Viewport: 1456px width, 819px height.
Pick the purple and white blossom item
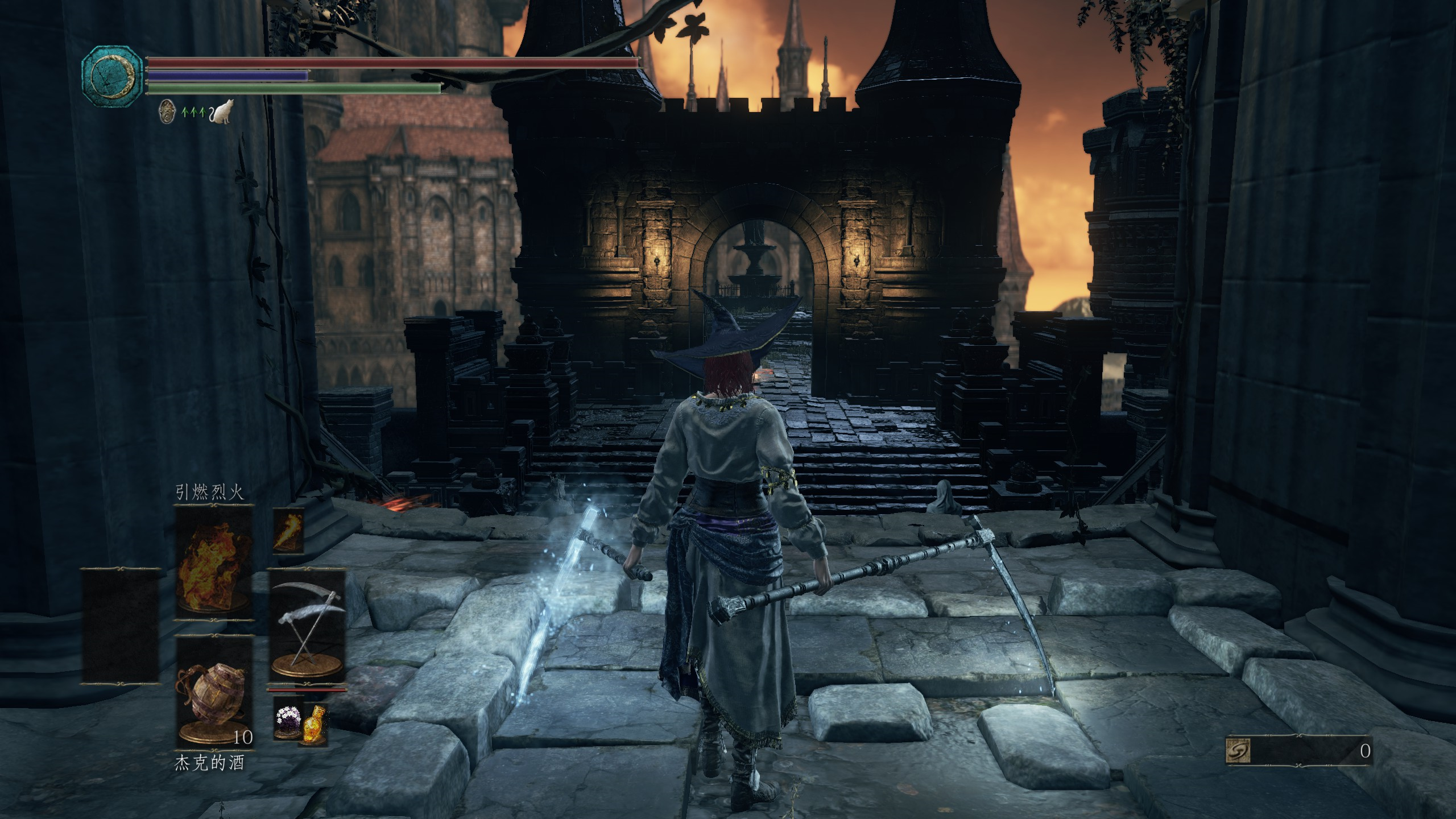pos(288,722)
